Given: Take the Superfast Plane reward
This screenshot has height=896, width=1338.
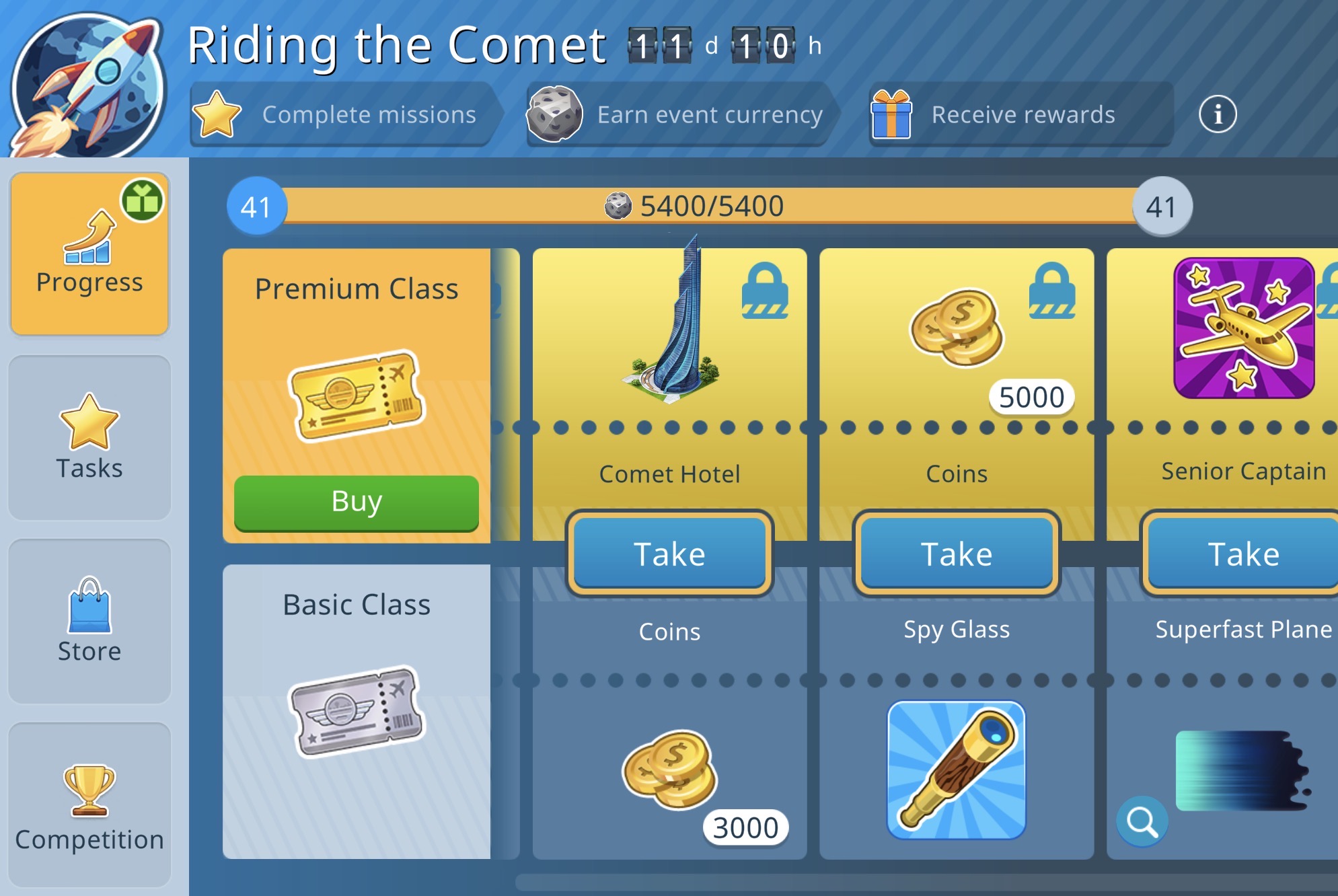Looking at the screenshot, I should pos(1242,554).
